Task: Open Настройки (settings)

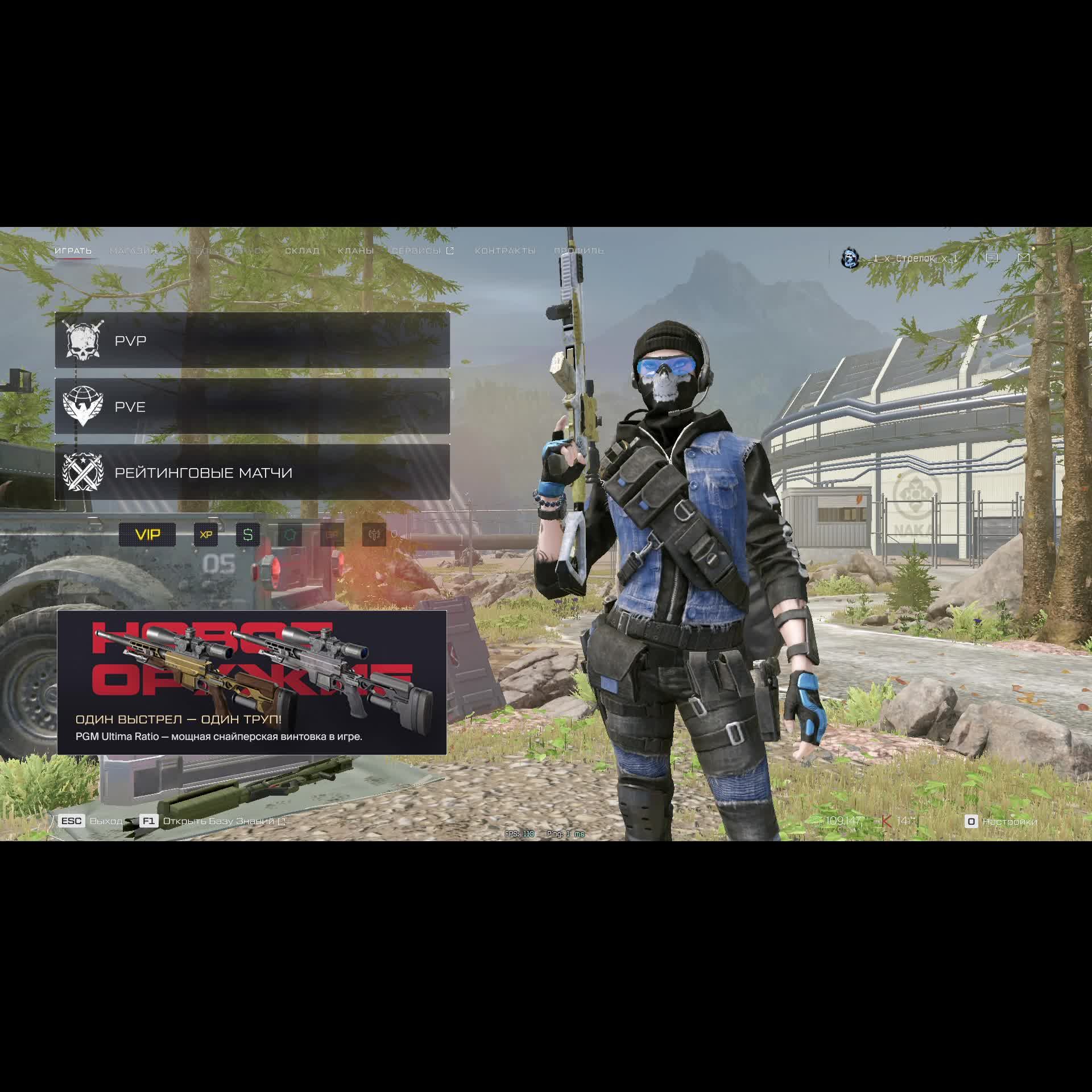Action: click(1002, 821)
